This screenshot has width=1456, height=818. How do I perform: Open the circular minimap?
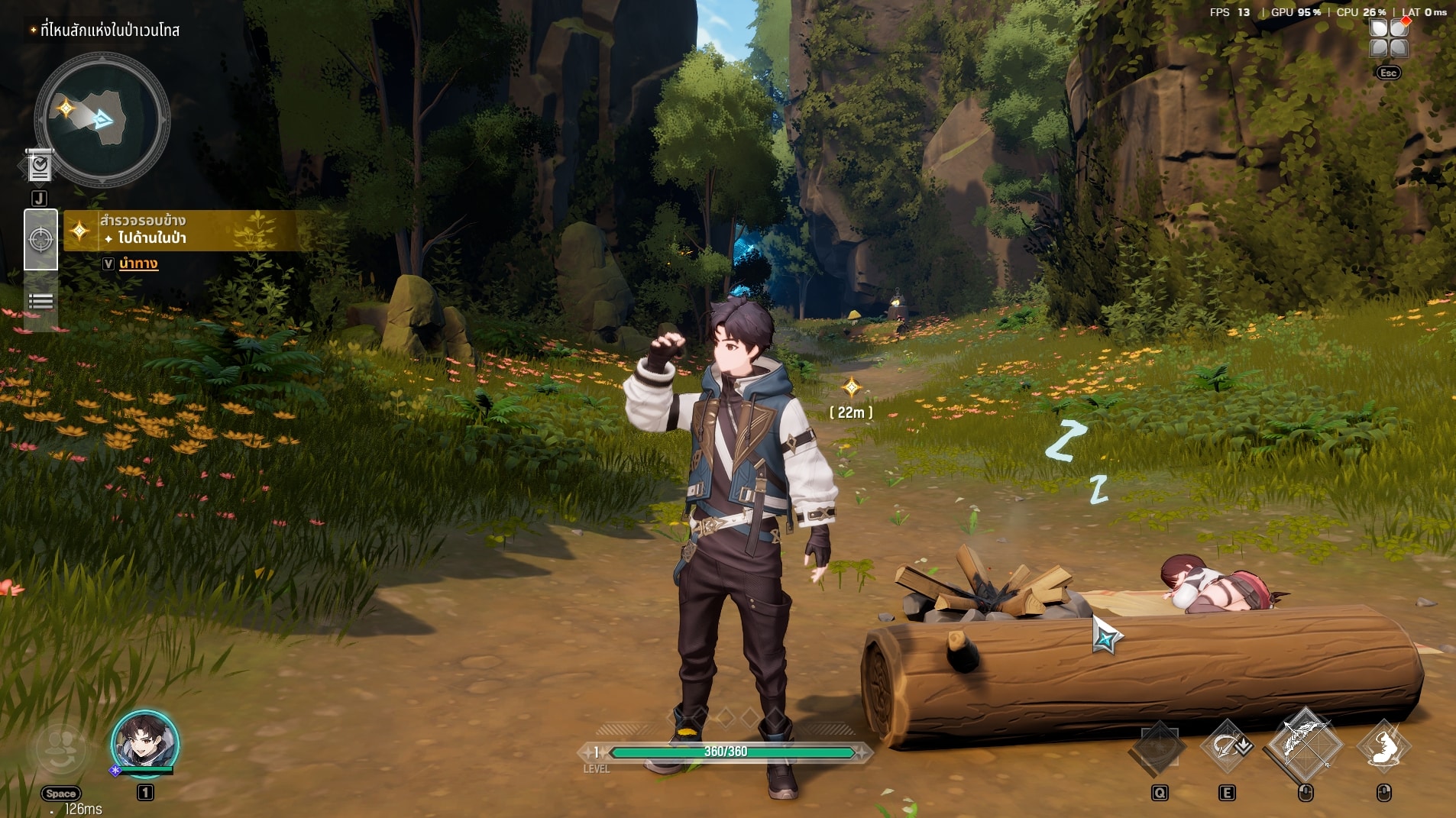click(x=102, y=119)
